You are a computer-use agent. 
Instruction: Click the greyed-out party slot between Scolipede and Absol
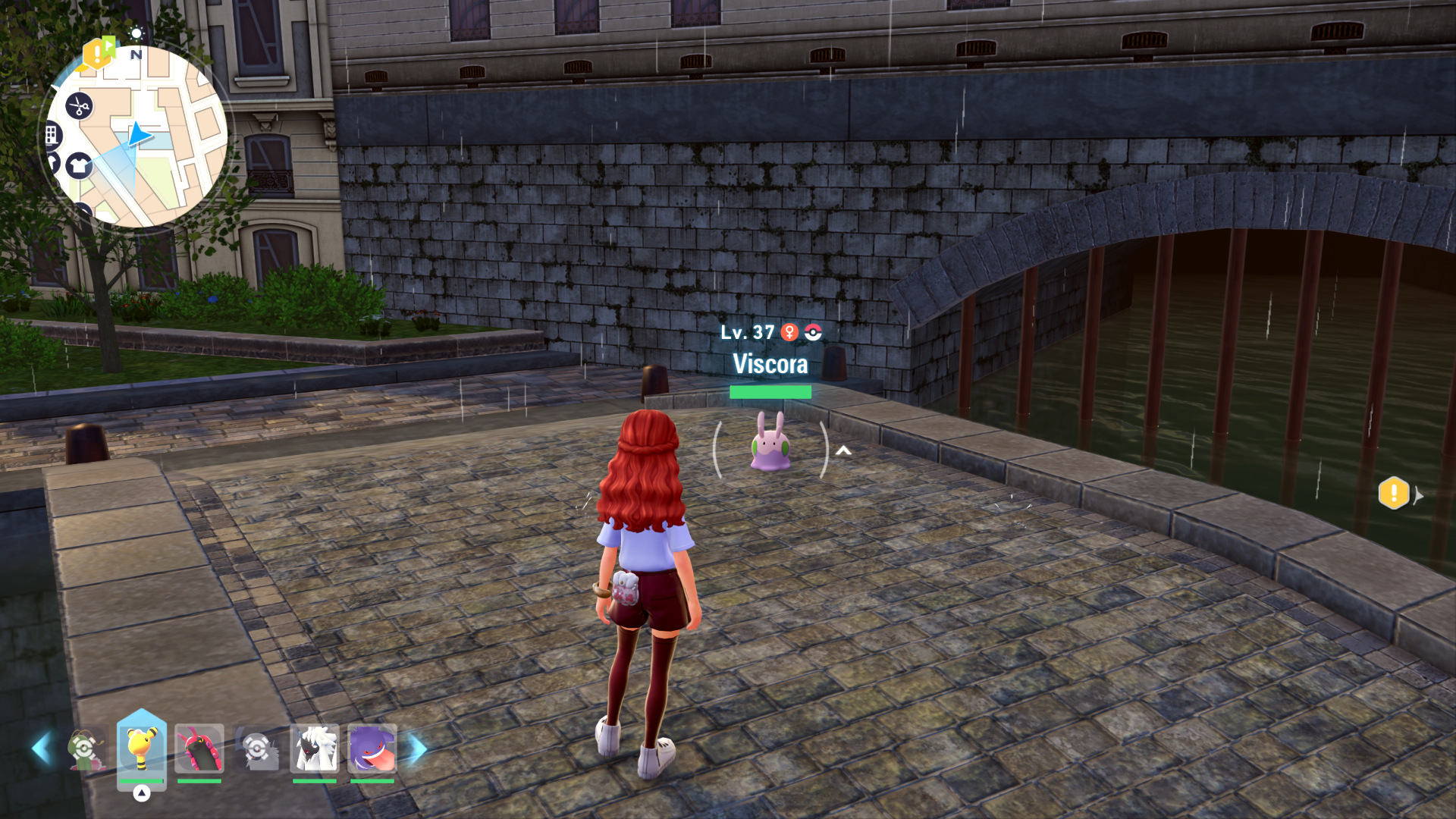(256, 749)
